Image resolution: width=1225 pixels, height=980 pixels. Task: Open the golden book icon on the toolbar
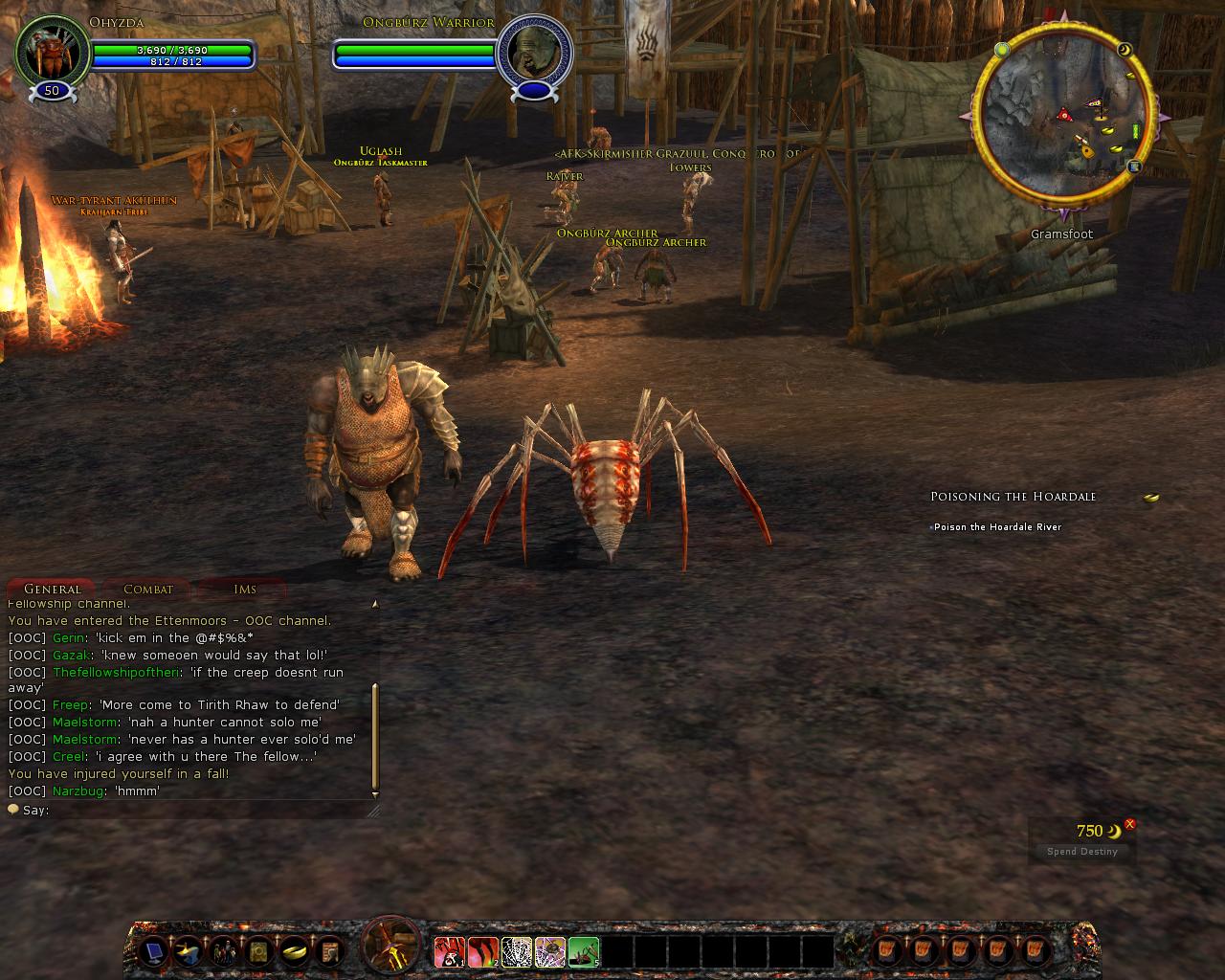tap(260, 952)
